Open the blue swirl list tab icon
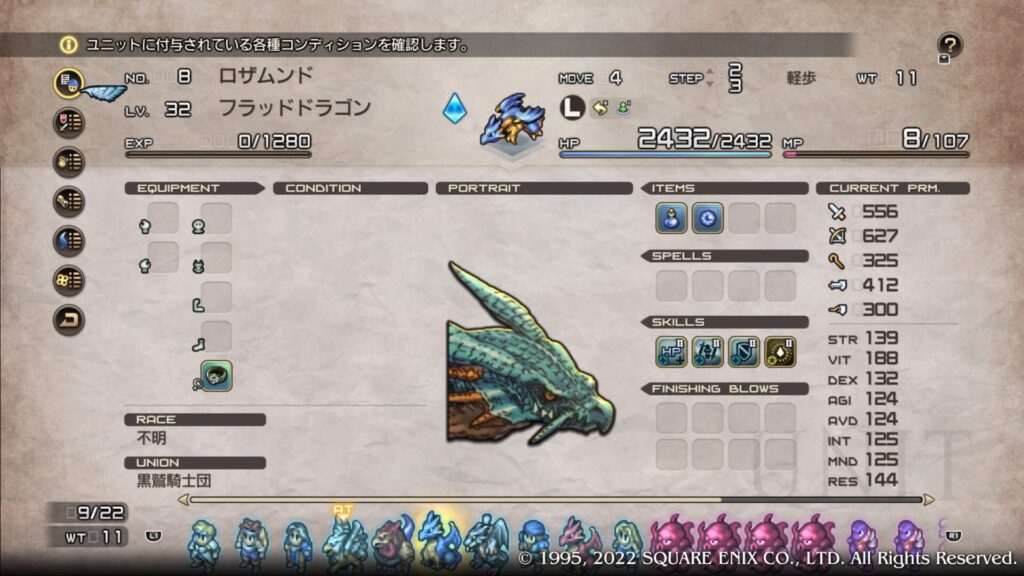 tap(68, 241)
